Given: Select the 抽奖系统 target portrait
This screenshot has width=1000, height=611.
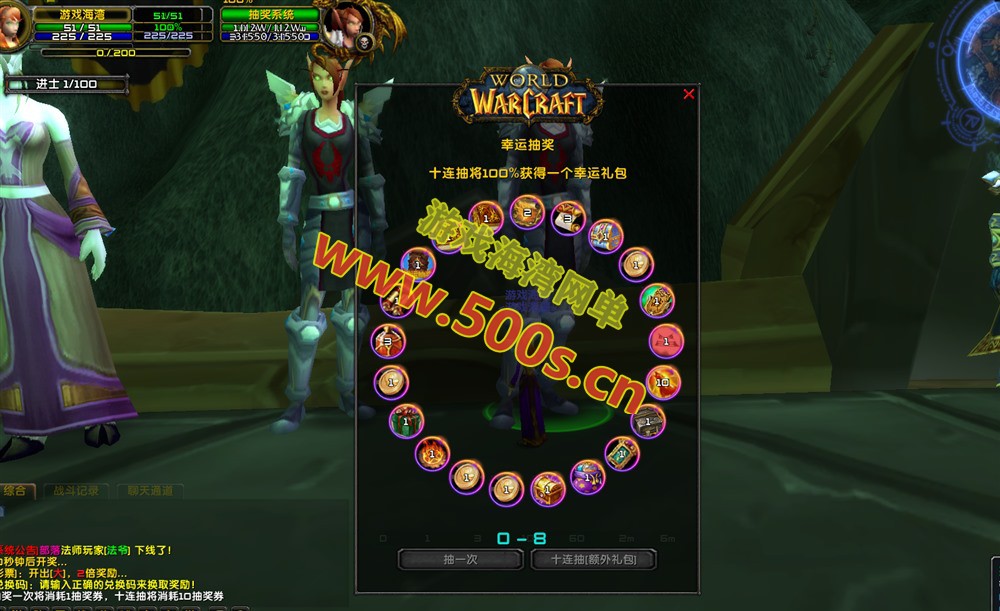Looking at the screenshot, I should 343,24.
